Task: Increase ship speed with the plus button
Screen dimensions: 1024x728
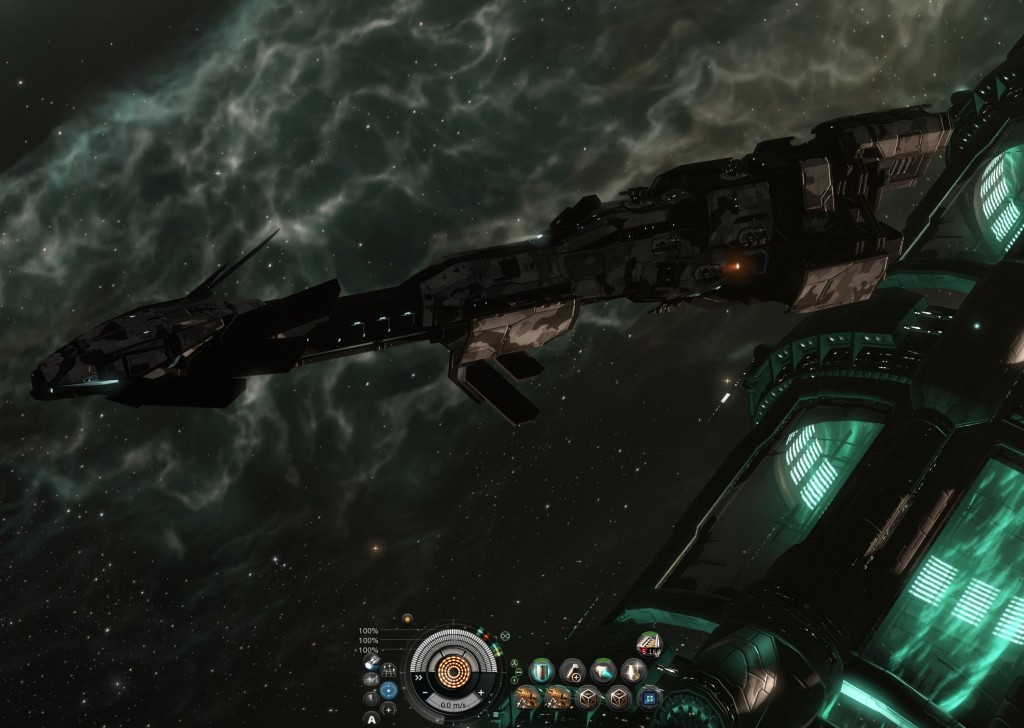Action: (480, 692)
